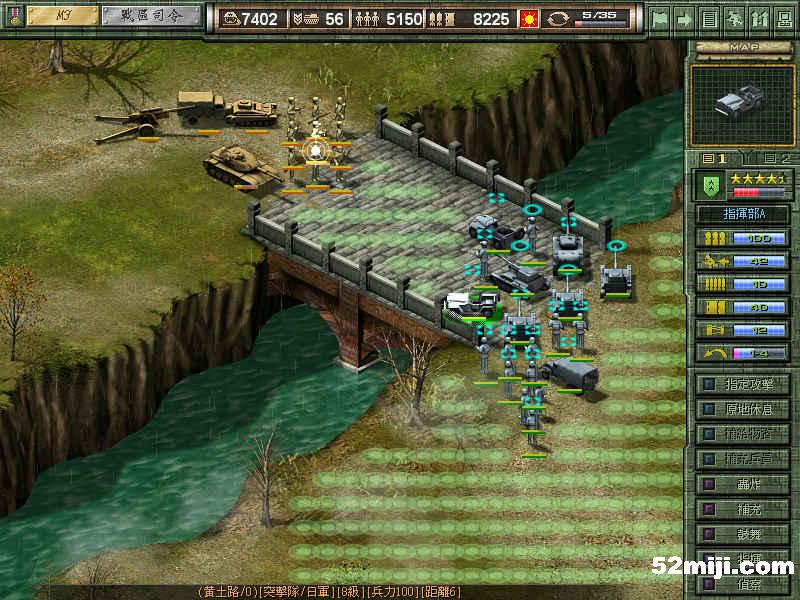
Task: Click the flag icon in top toolbar
Action: (x=659, y=18)
